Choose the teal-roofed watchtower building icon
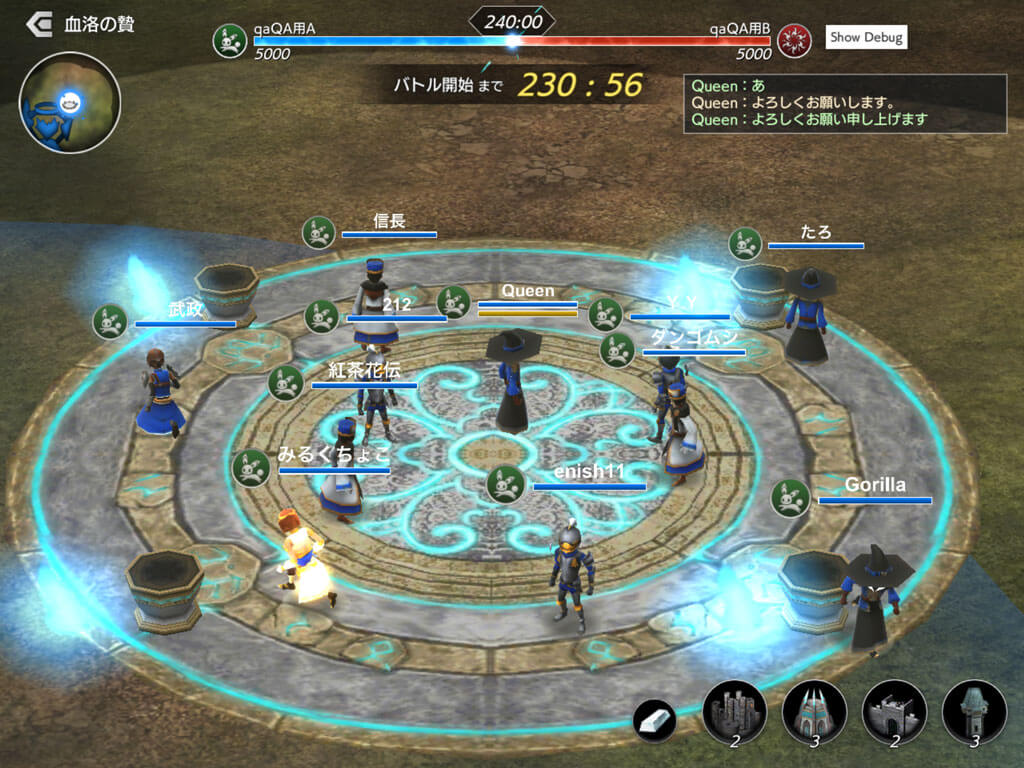Viewport: 1024px width, 768px height. [x=973, y=712]
